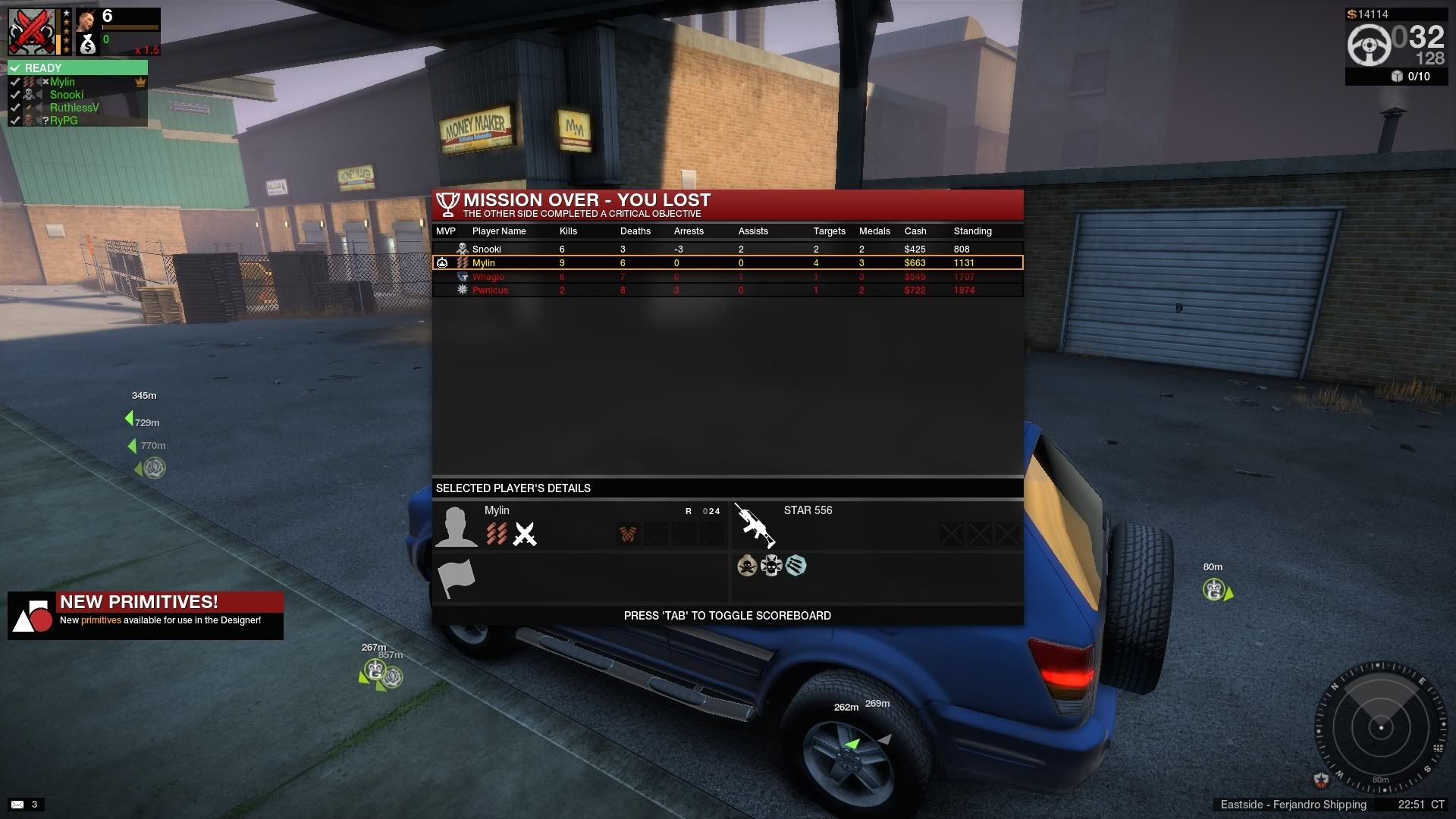The image size is (1456, 819).
Task: Select RyPG in the team list
Action: click(64, 121)
